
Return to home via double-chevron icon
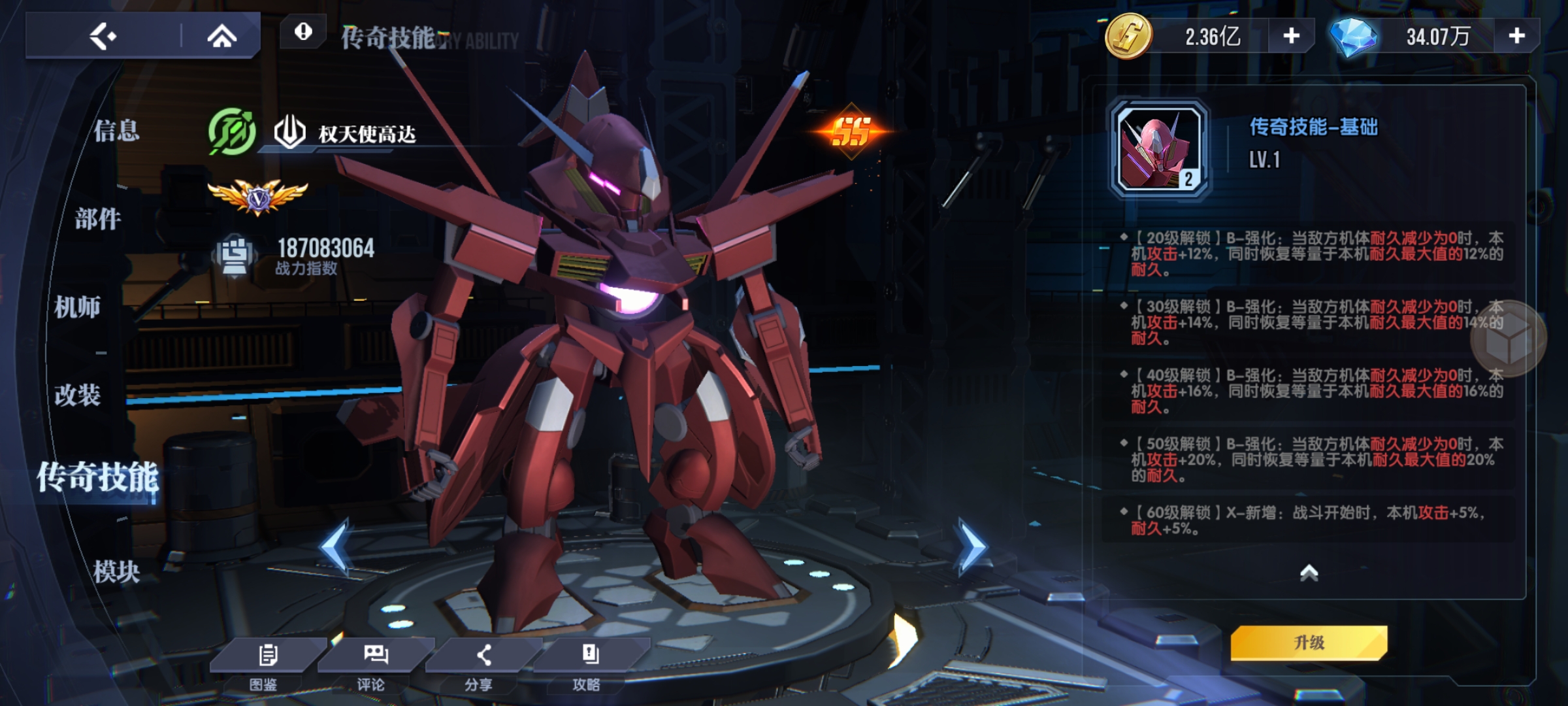click(x=221, y=36)
